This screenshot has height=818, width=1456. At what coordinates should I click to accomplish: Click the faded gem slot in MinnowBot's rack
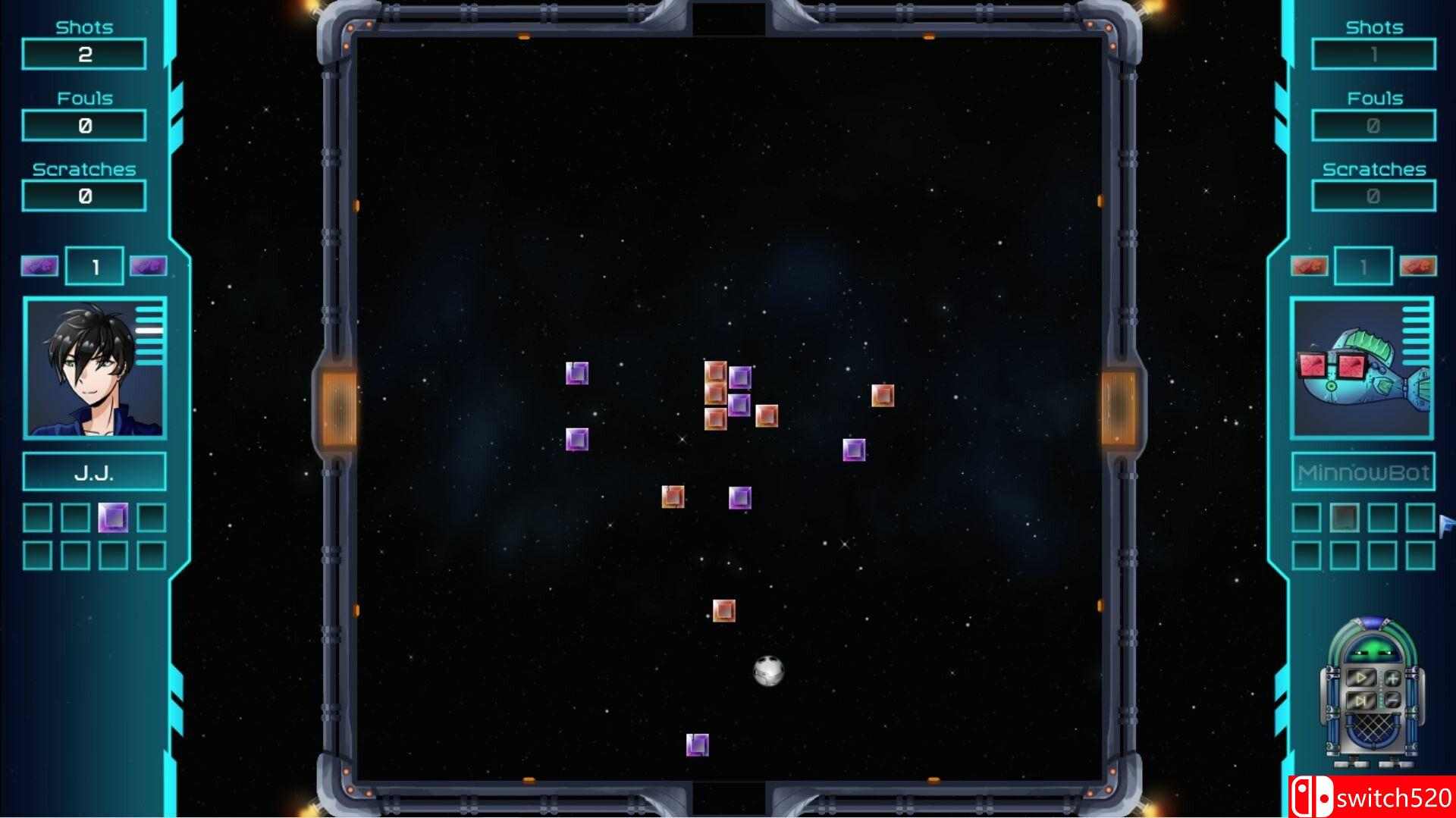(1345, 518)
